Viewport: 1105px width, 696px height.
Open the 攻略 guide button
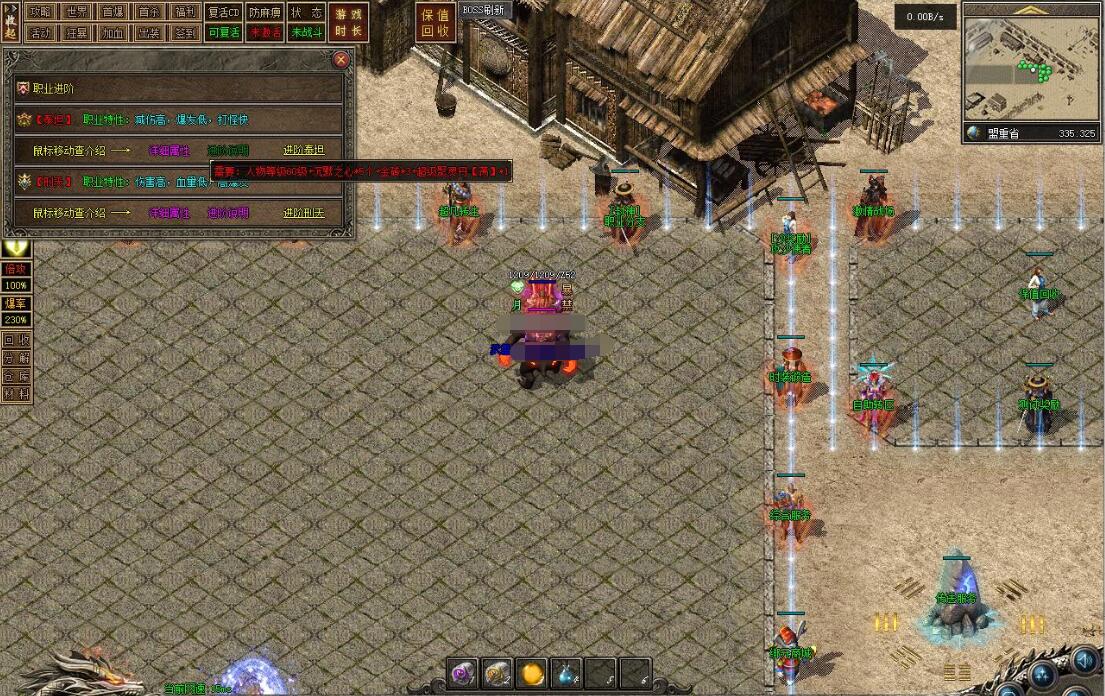click(40, 12)
